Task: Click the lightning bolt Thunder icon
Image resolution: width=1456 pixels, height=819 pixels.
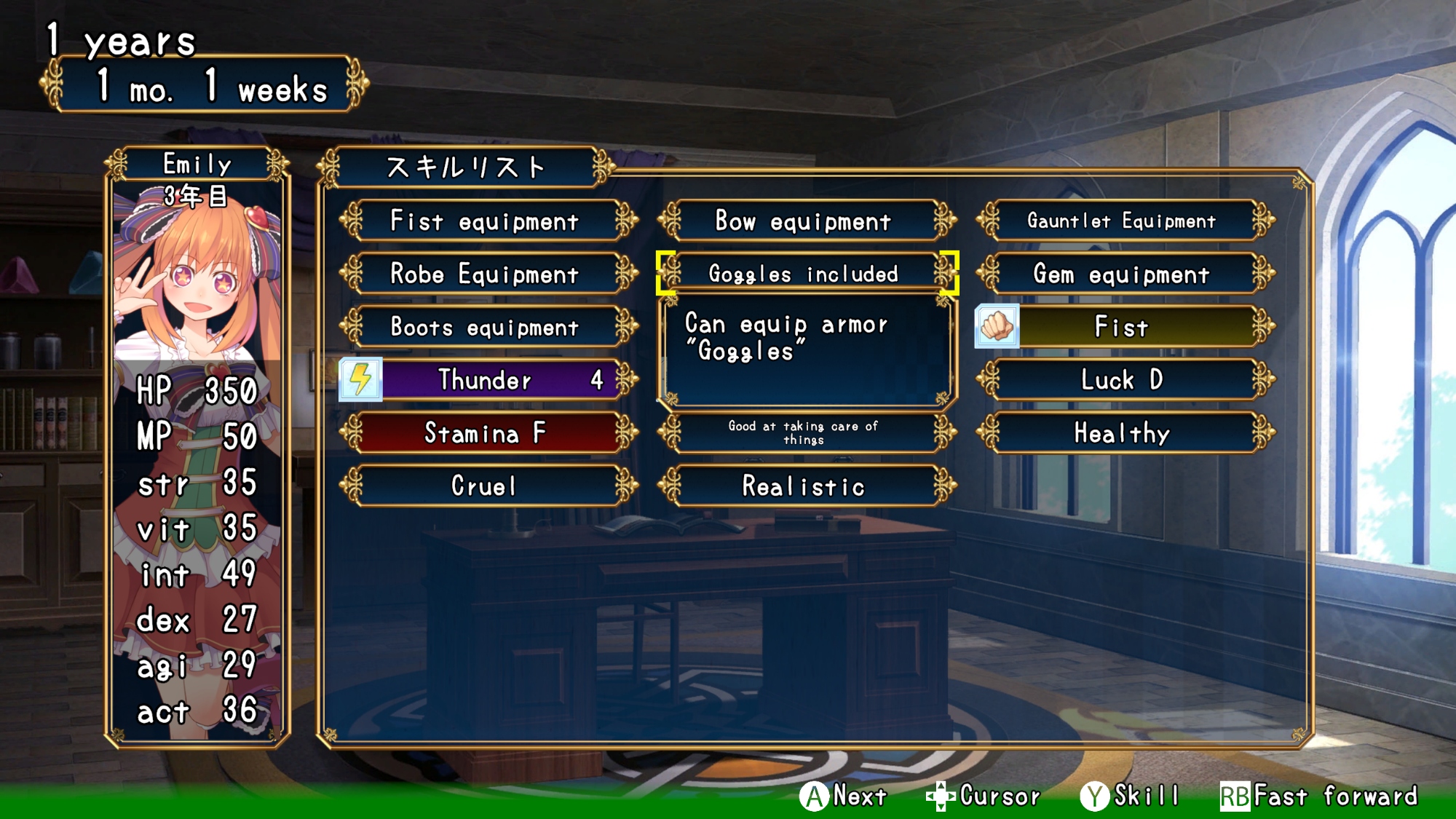Action: point(360,379)
